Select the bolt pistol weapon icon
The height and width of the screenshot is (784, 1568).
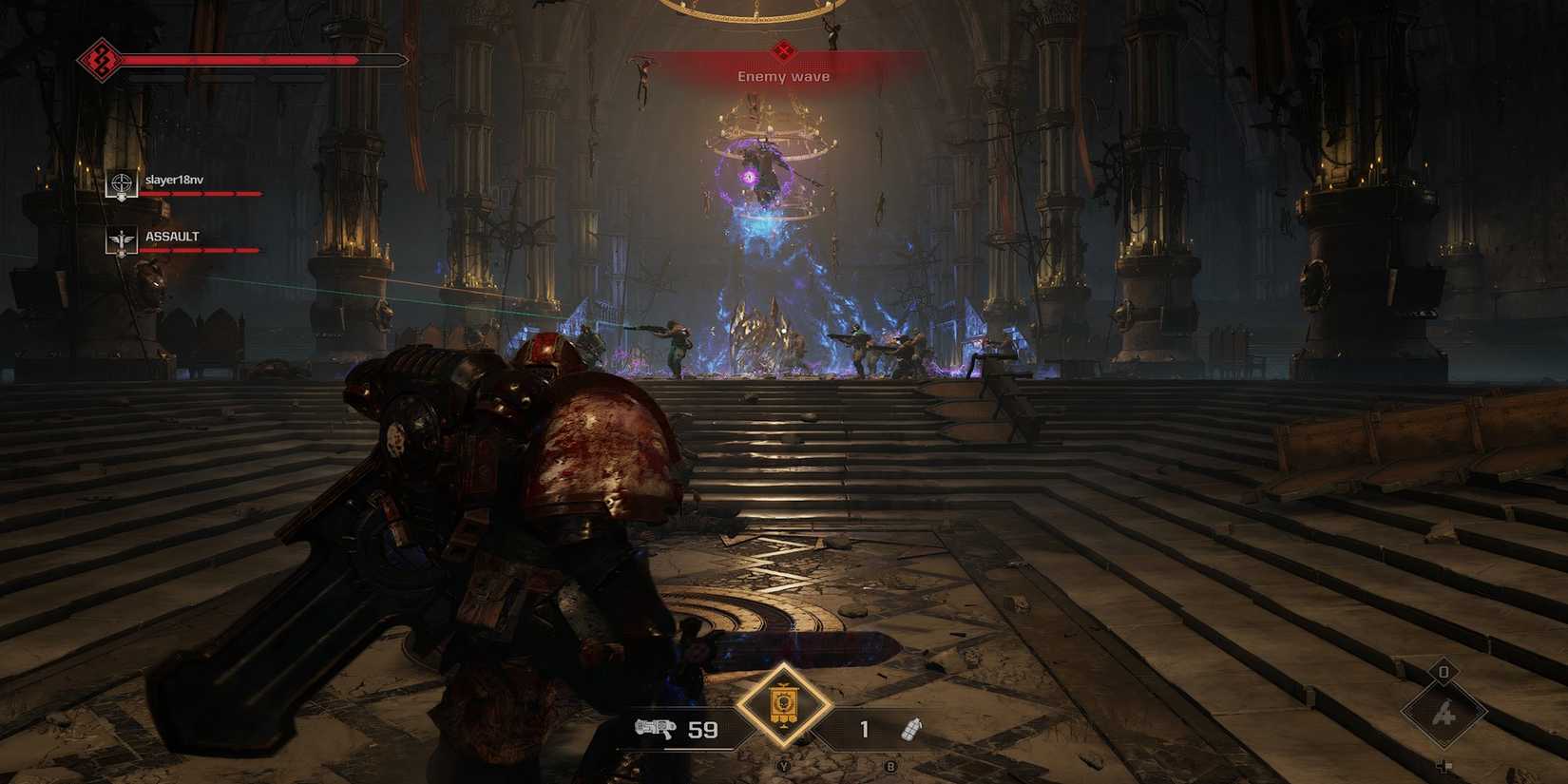655,729
